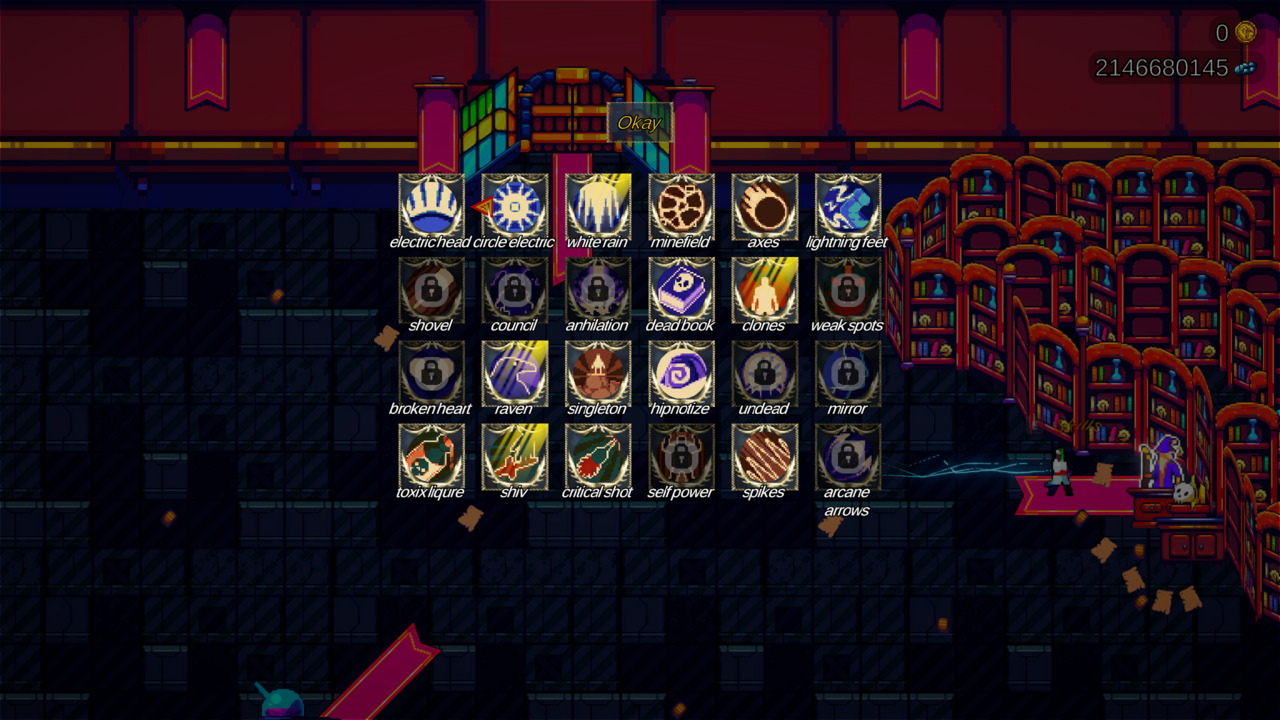Open the raven skill
Image resolution: width=1280 pixels, height=720 pixels.
click(x=514, y=374)
